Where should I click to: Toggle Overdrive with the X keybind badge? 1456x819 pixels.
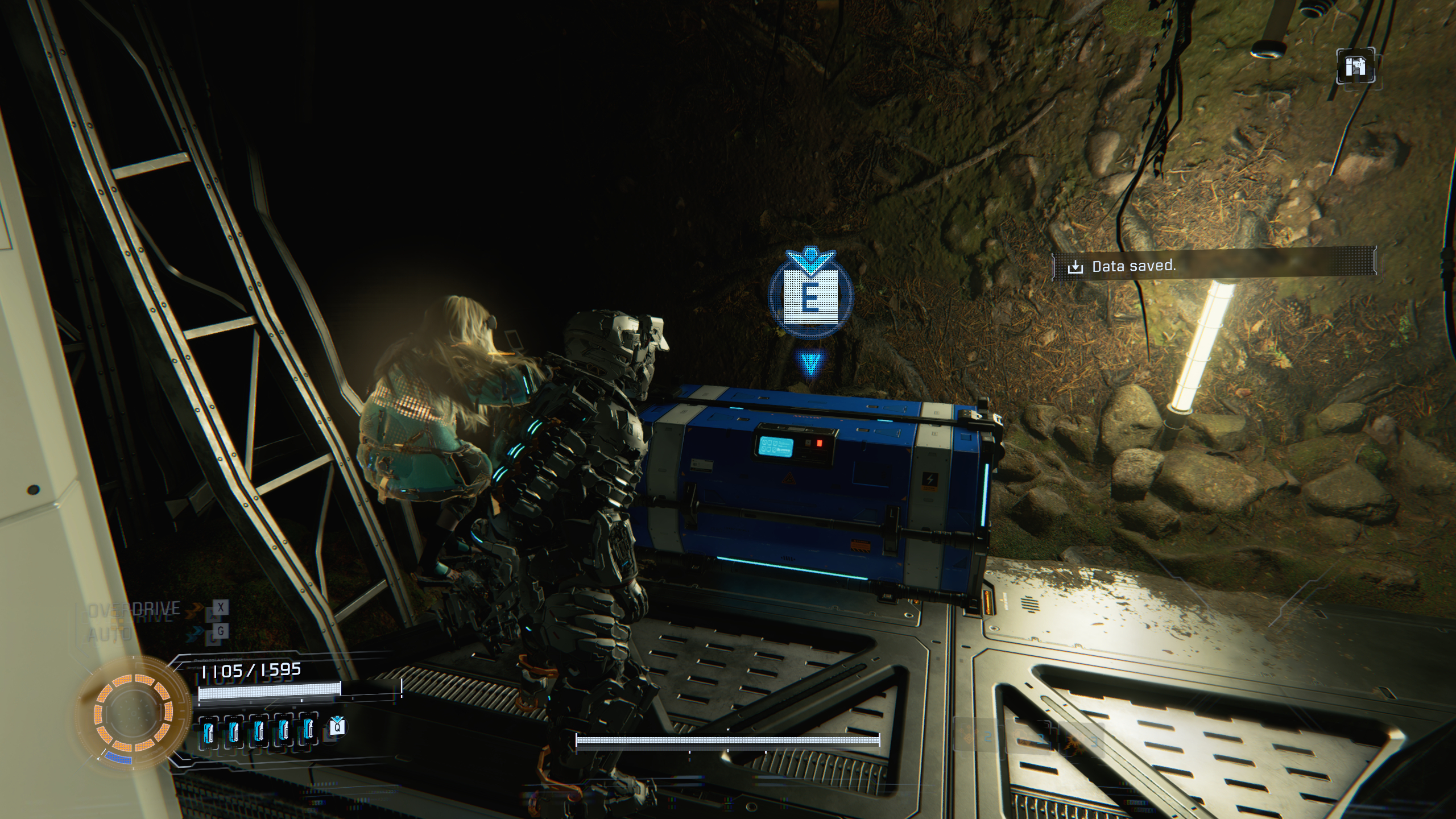[x=220, y=607]
